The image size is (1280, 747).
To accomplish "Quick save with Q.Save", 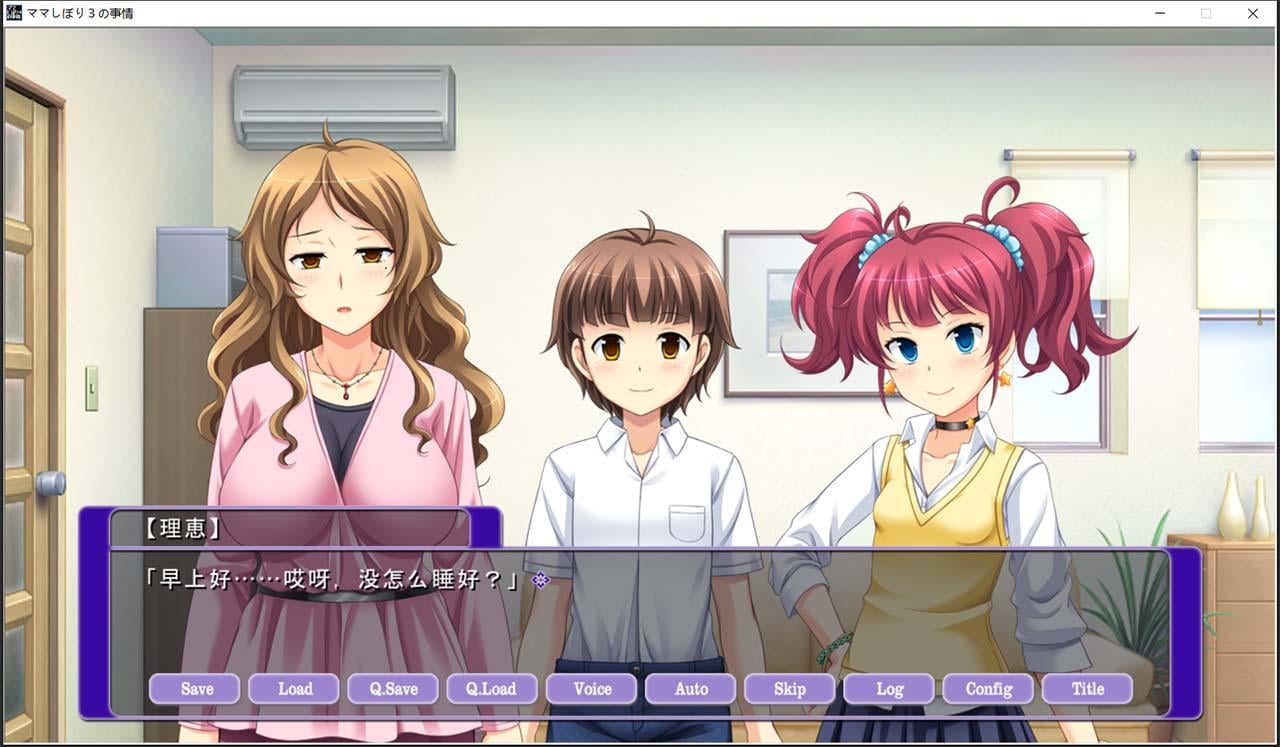I will (393, 689).
